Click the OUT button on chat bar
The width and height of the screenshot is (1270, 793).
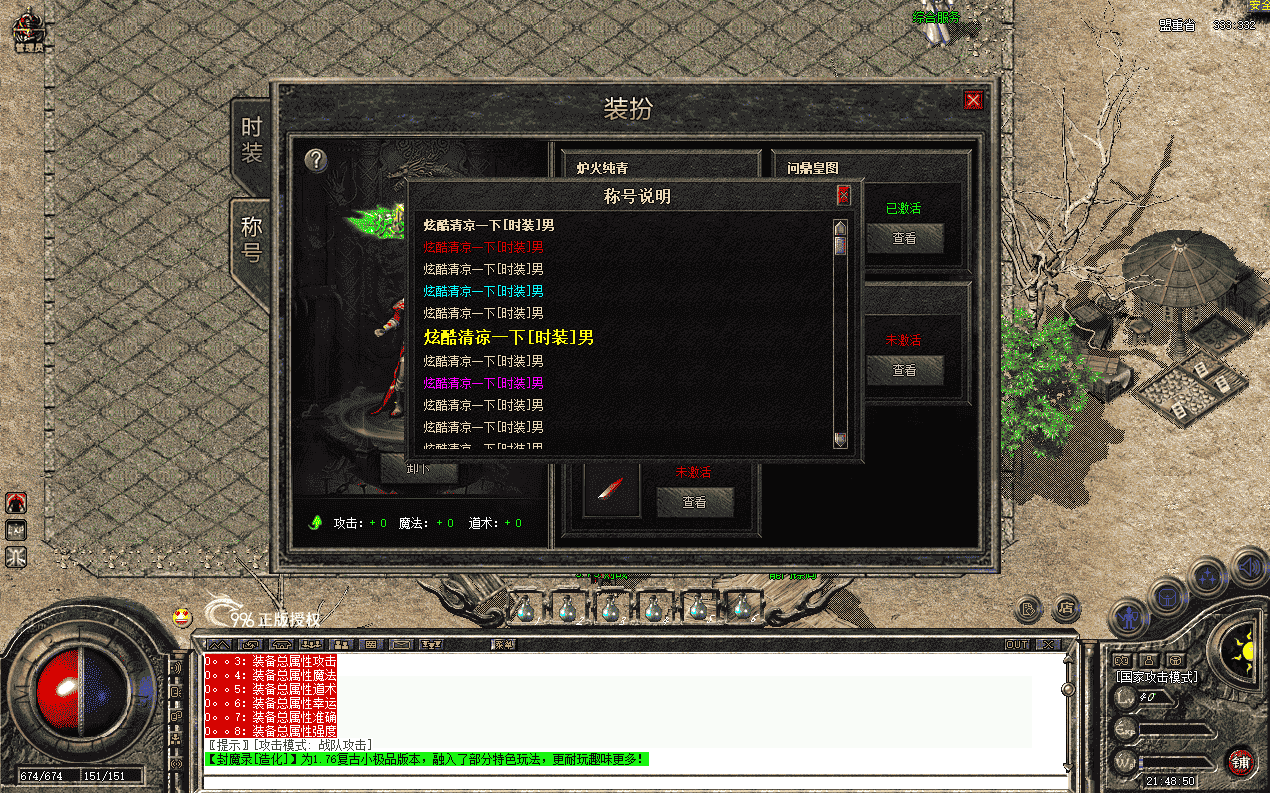[x=1017, y=644]
